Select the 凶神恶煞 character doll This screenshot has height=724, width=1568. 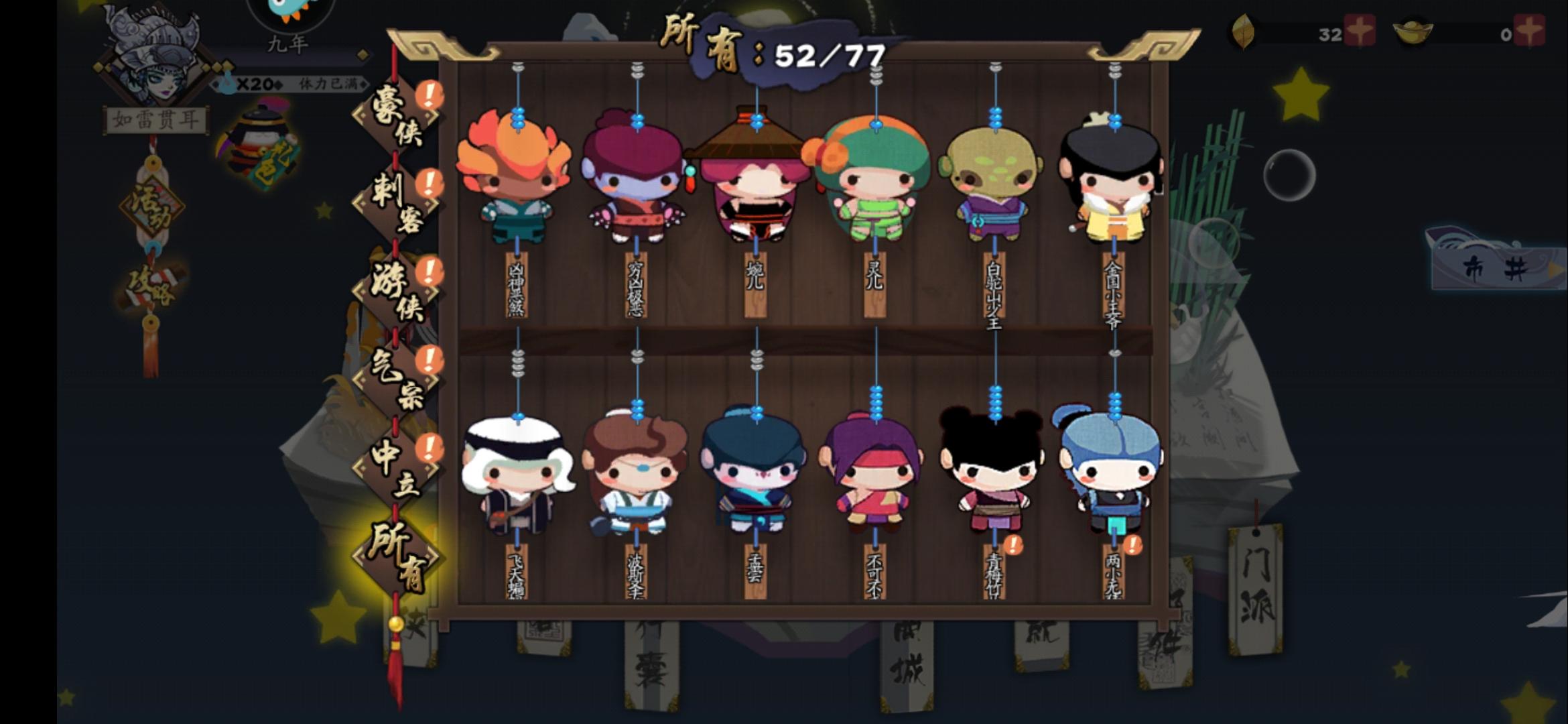516,181
